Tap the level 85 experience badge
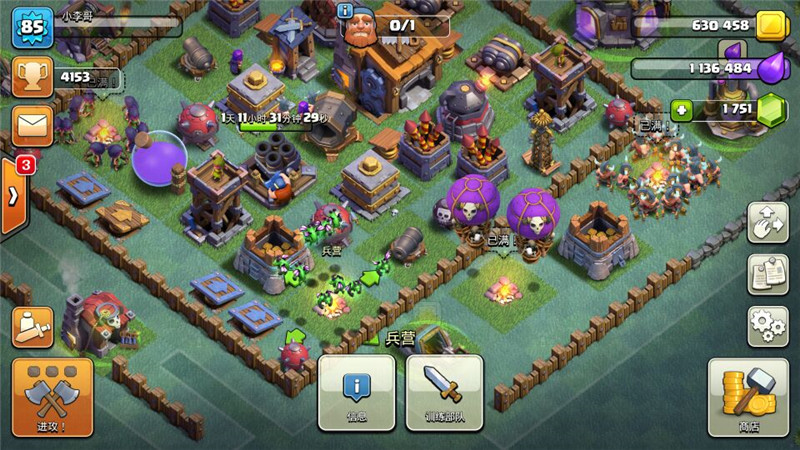 click(x=32, y=27)
